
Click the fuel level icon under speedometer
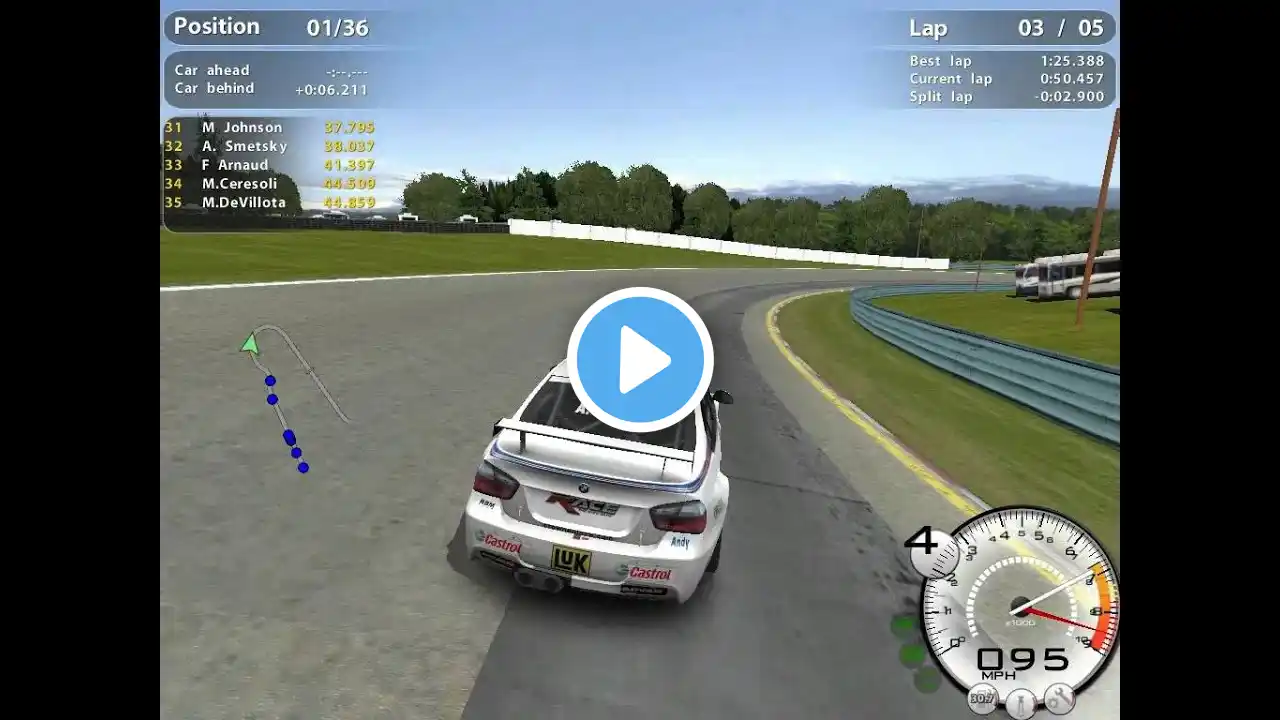[982, 699]
